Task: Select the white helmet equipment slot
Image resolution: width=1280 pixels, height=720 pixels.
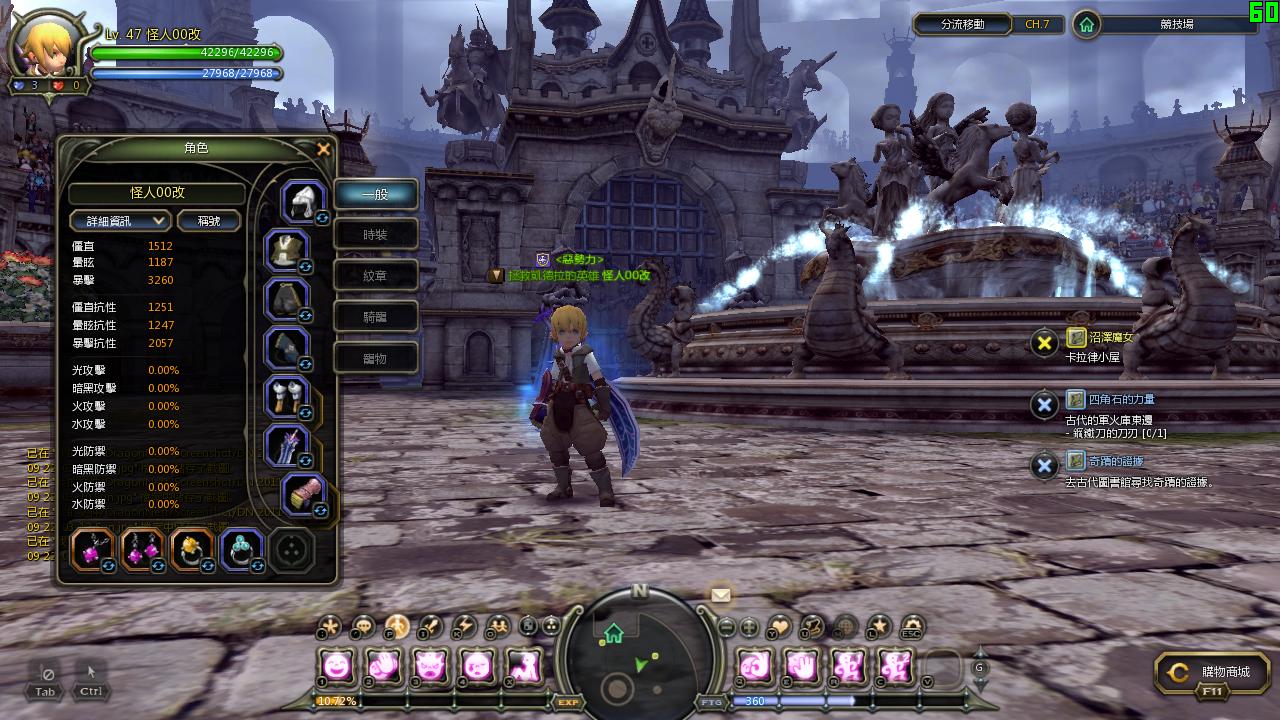Action: (x=300, y=200)
